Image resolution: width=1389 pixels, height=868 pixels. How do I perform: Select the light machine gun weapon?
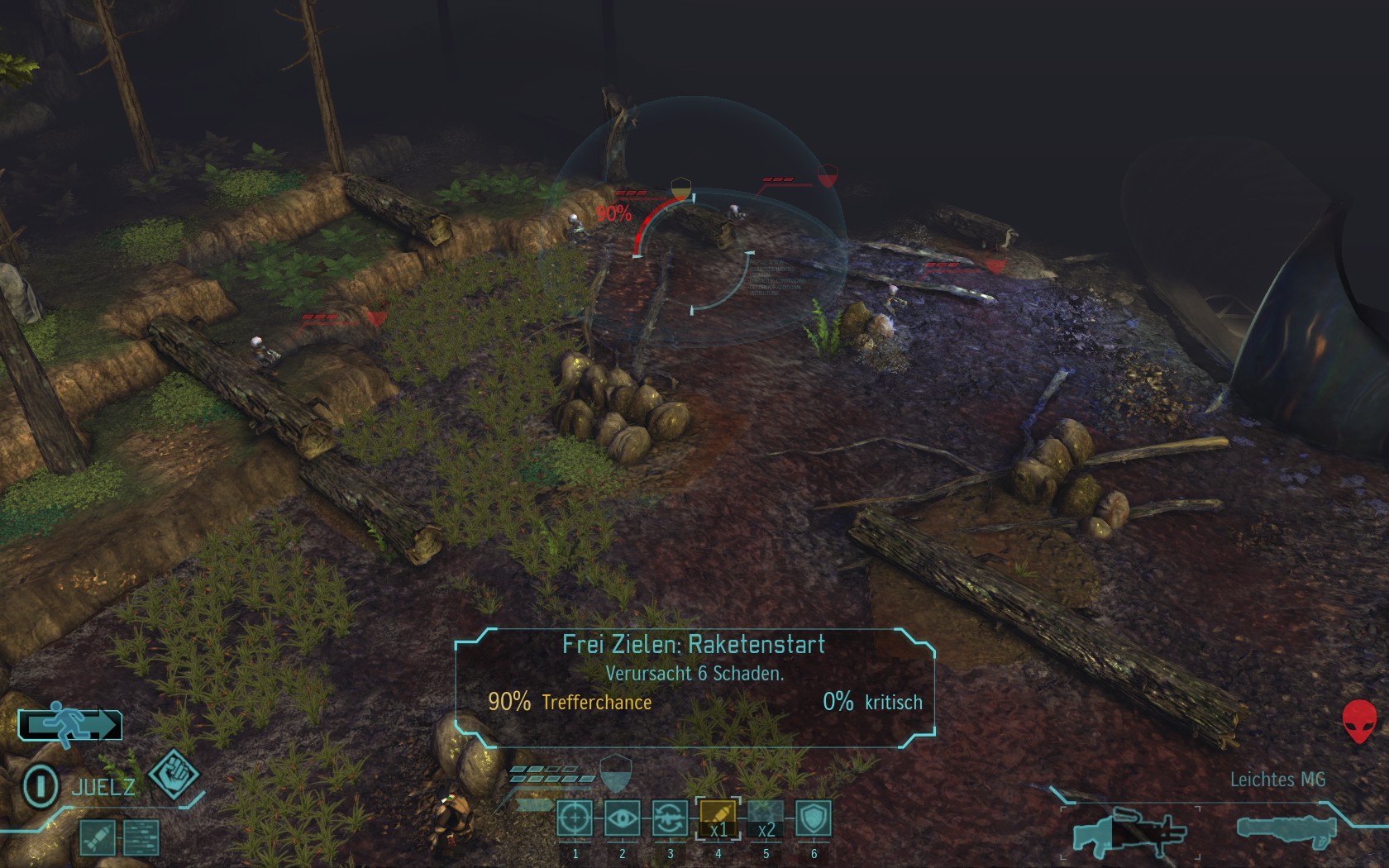[x=1129, y=831]
